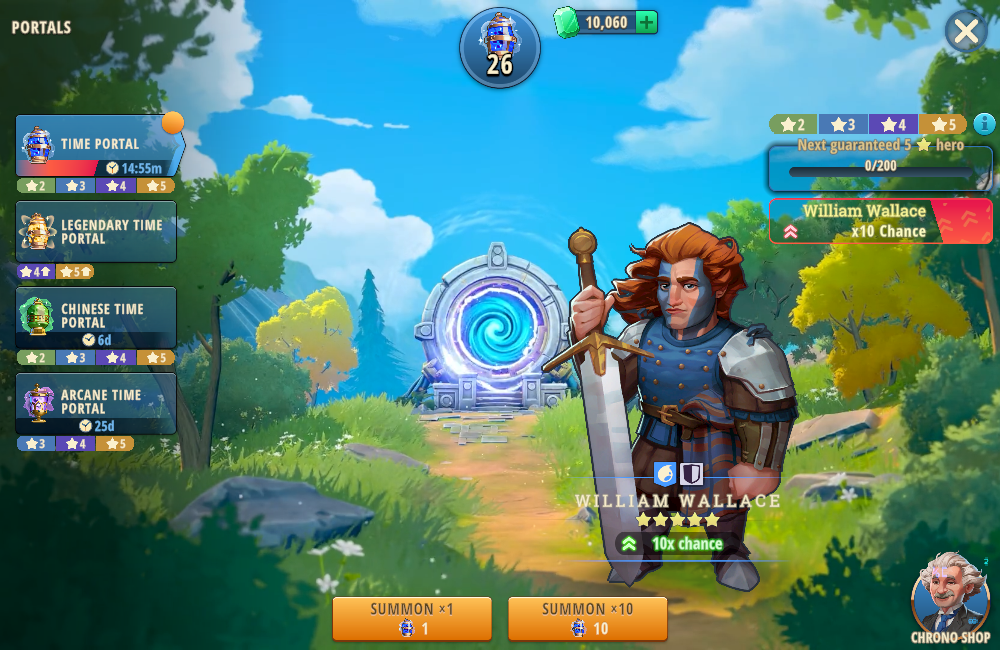
Task: Tap the summon token counter showing 26
Action: coord(499,47)
